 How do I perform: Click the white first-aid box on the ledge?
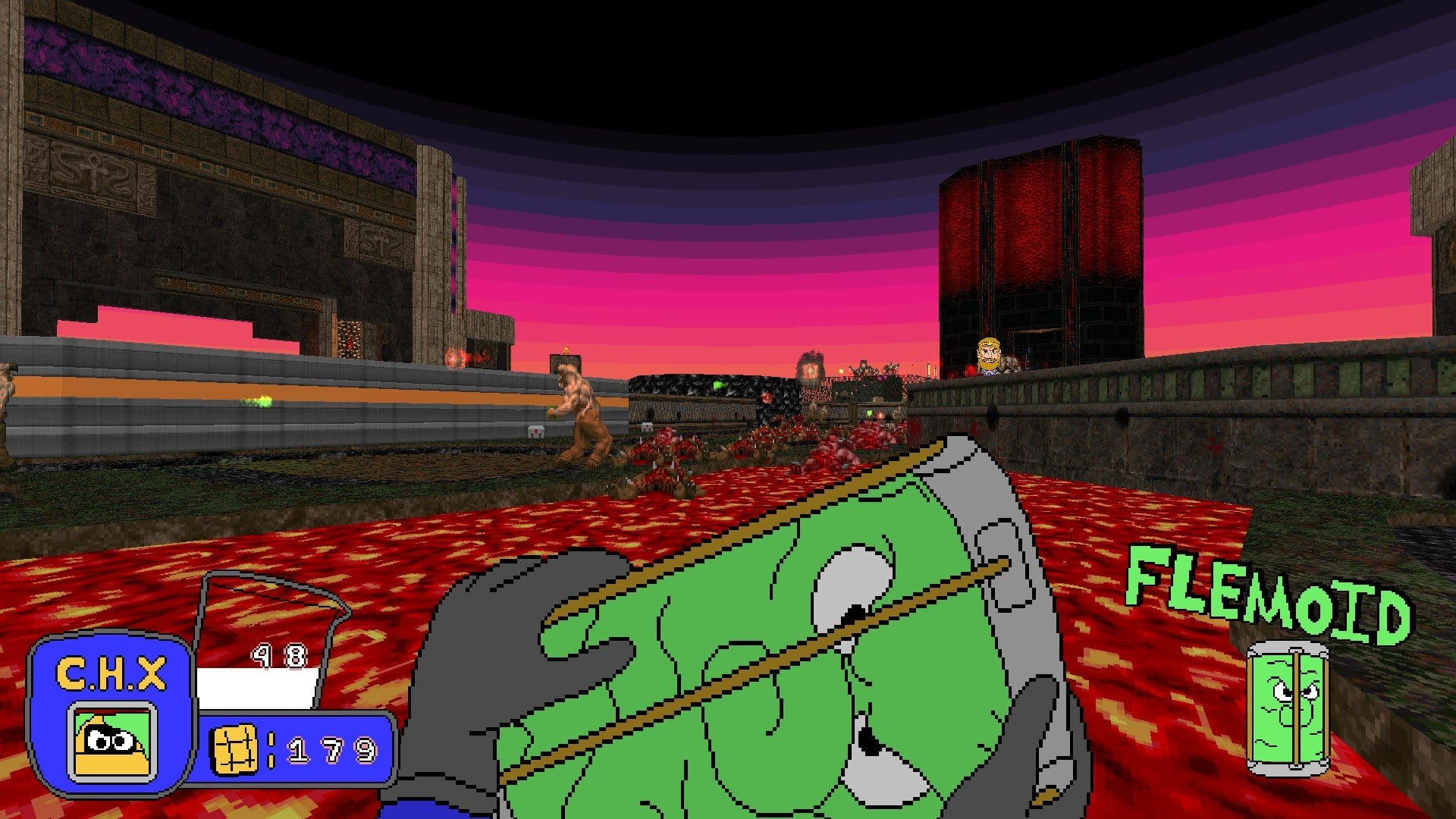coord(535,432)
